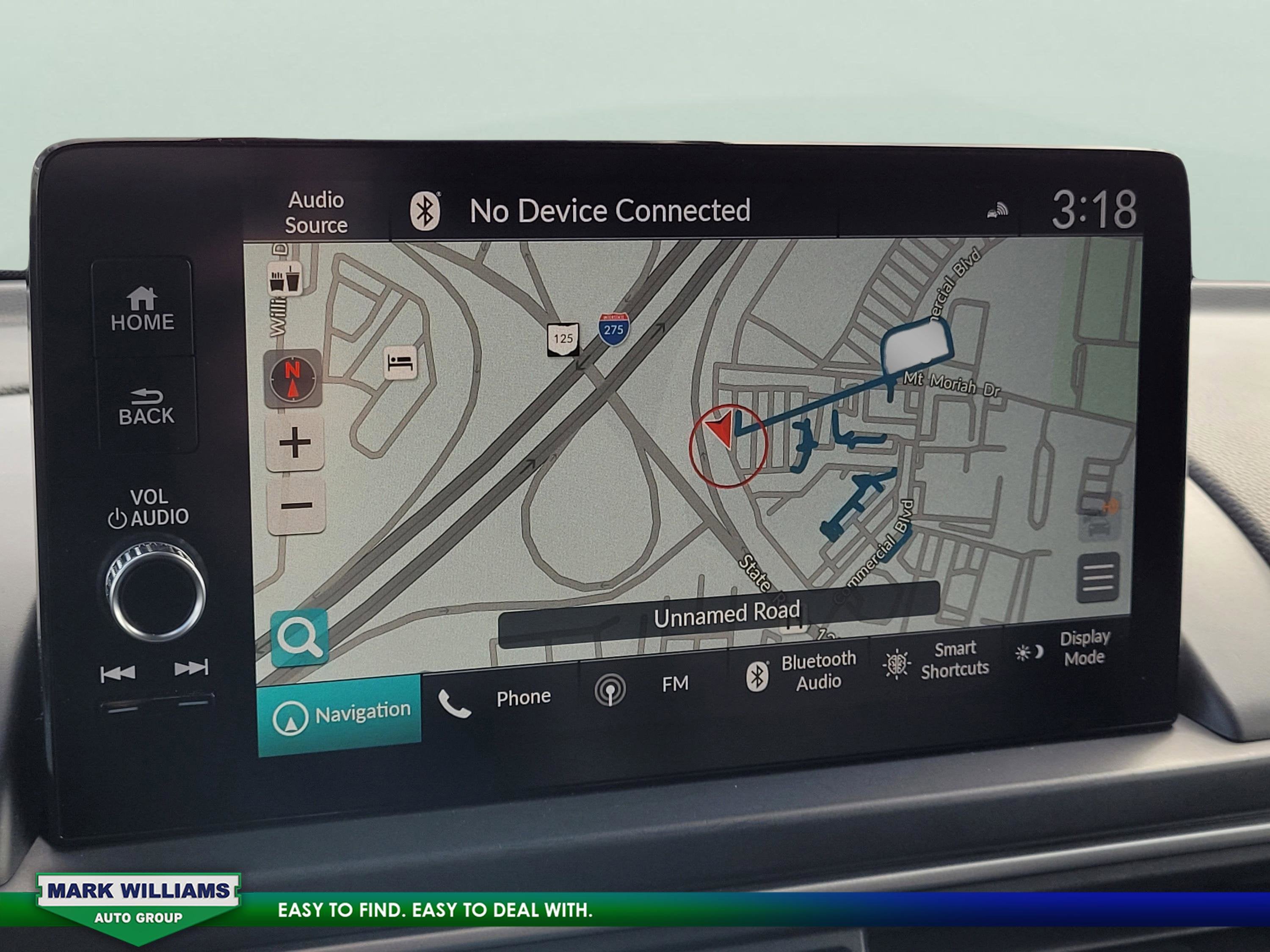1270x952 pixels.
Task: Skip to previous track
Action: [118, 673]
